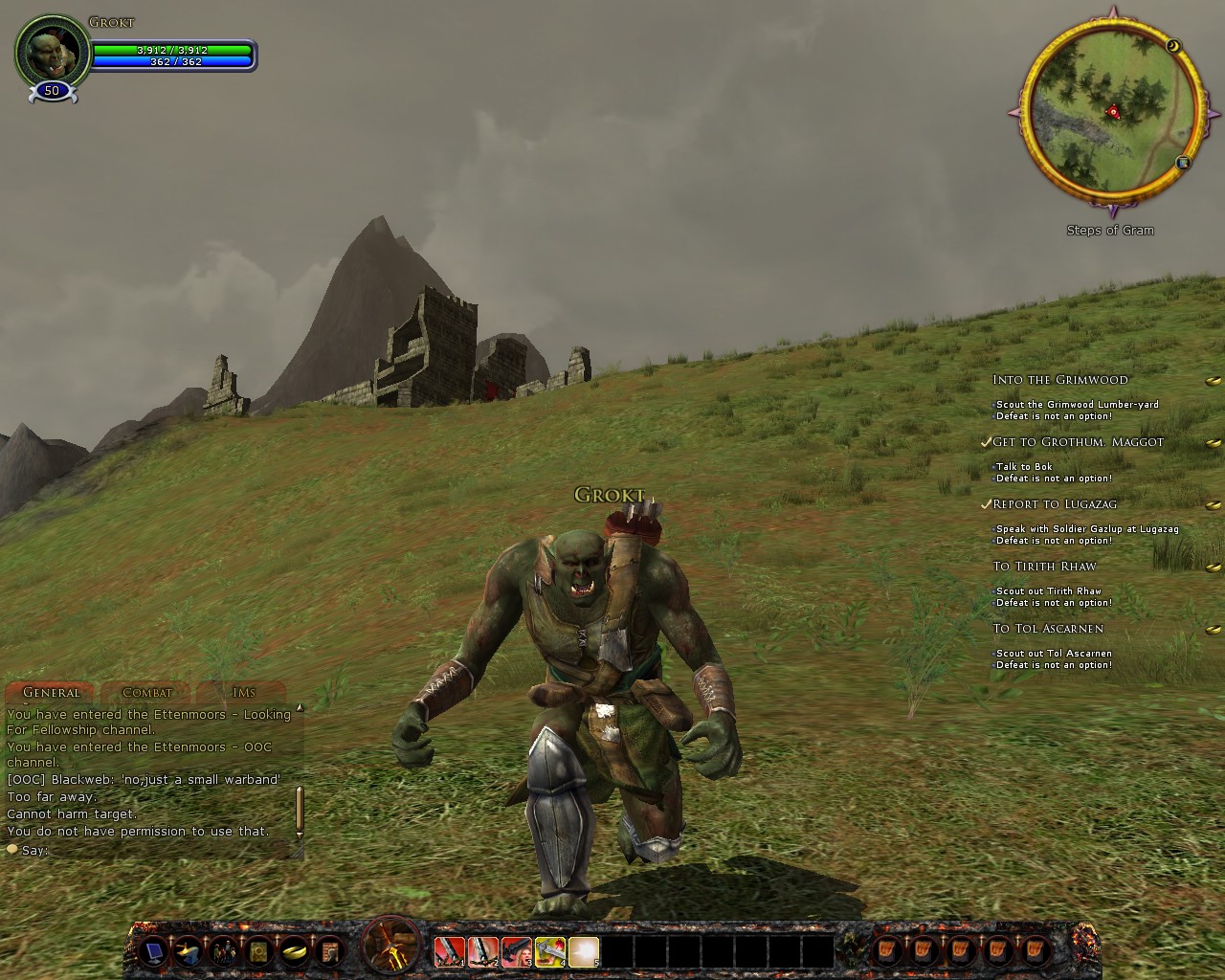Click the minimap showing Steps of Gram
This screenshot has width=1225, height=980.
pos(1110,113)
